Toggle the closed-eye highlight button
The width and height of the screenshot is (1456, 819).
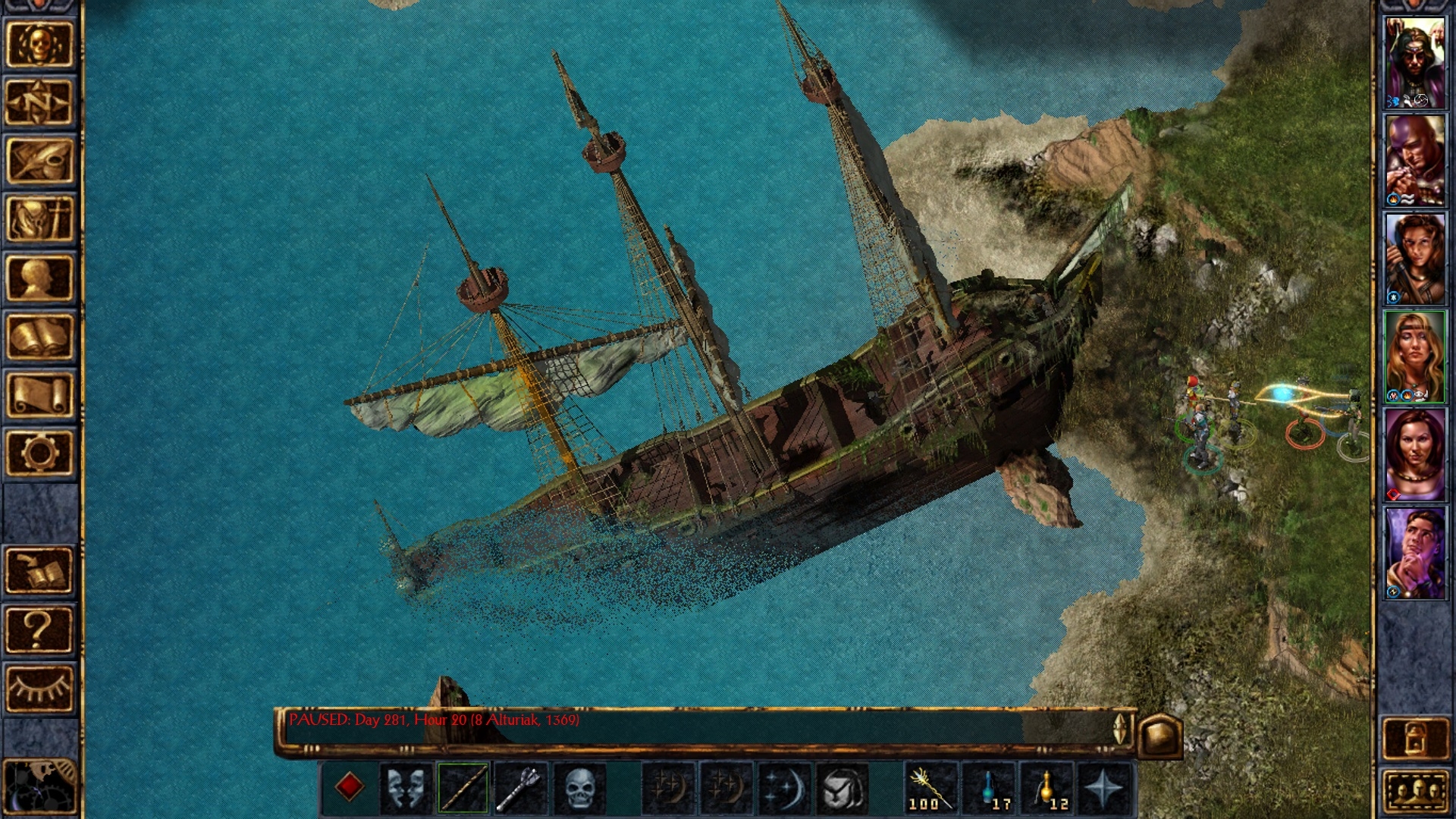[x=39, y=688]
